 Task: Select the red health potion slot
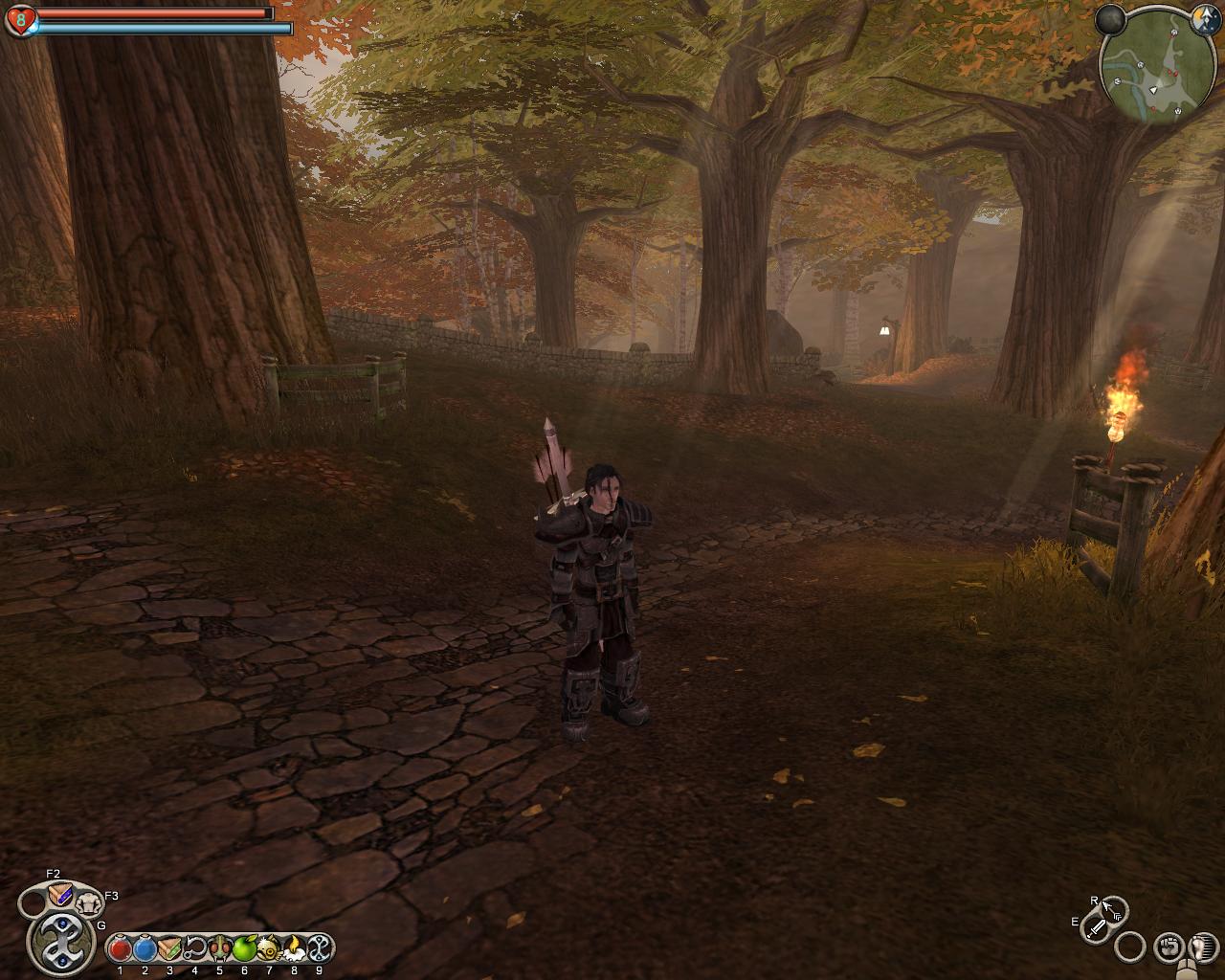pos(120,948)
